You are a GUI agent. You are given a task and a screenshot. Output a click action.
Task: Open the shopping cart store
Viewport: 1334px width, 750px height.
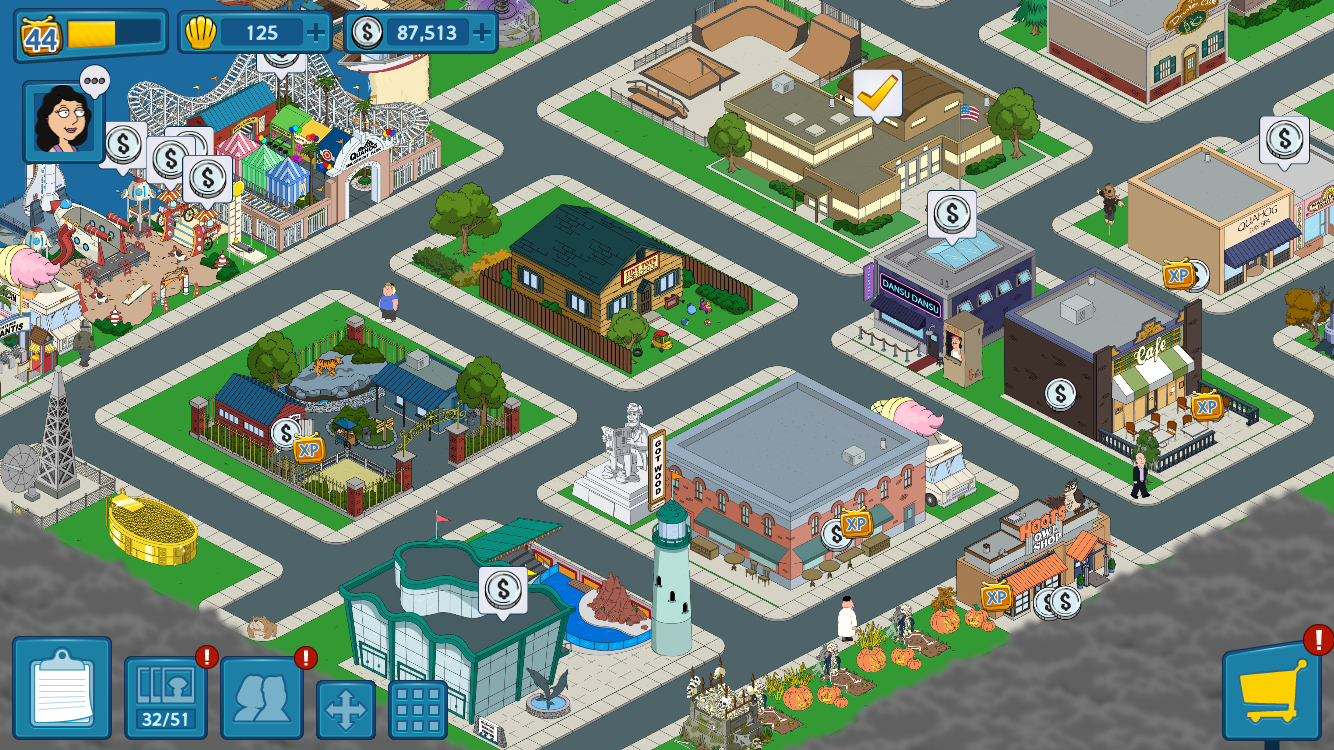click(1272, 691)
